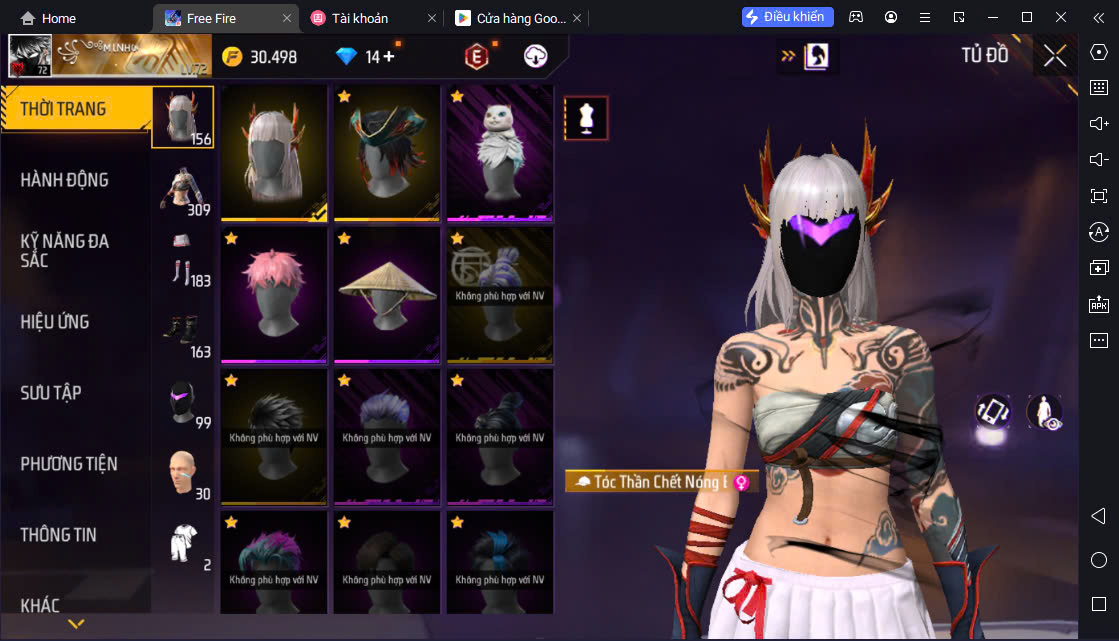Viewport: 1119px width, 641px height.
Task: Click the Điều khiển controls button
Action: click(x=787, y=17)
